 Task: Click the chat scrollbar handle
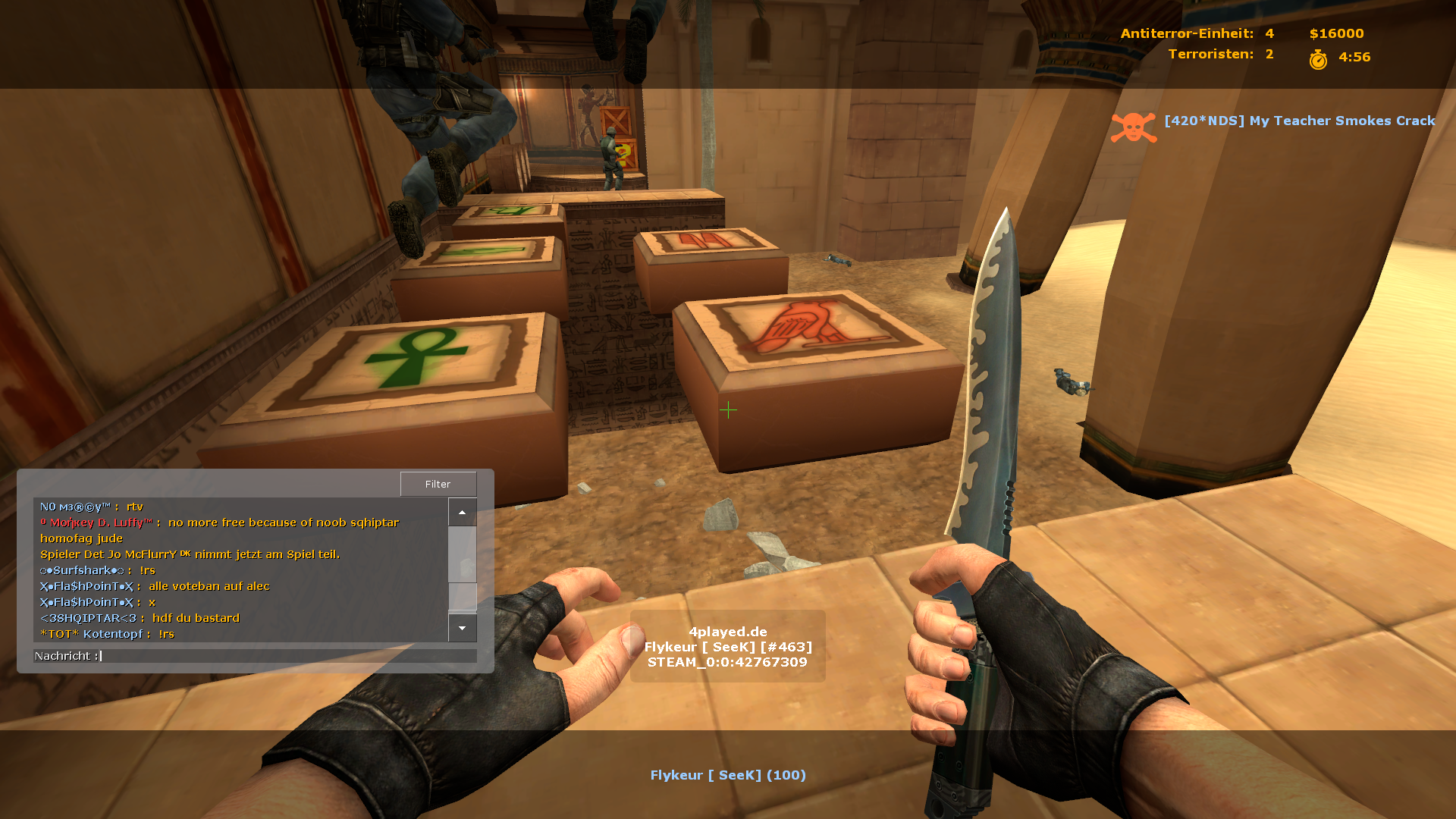tap(462, 596)
